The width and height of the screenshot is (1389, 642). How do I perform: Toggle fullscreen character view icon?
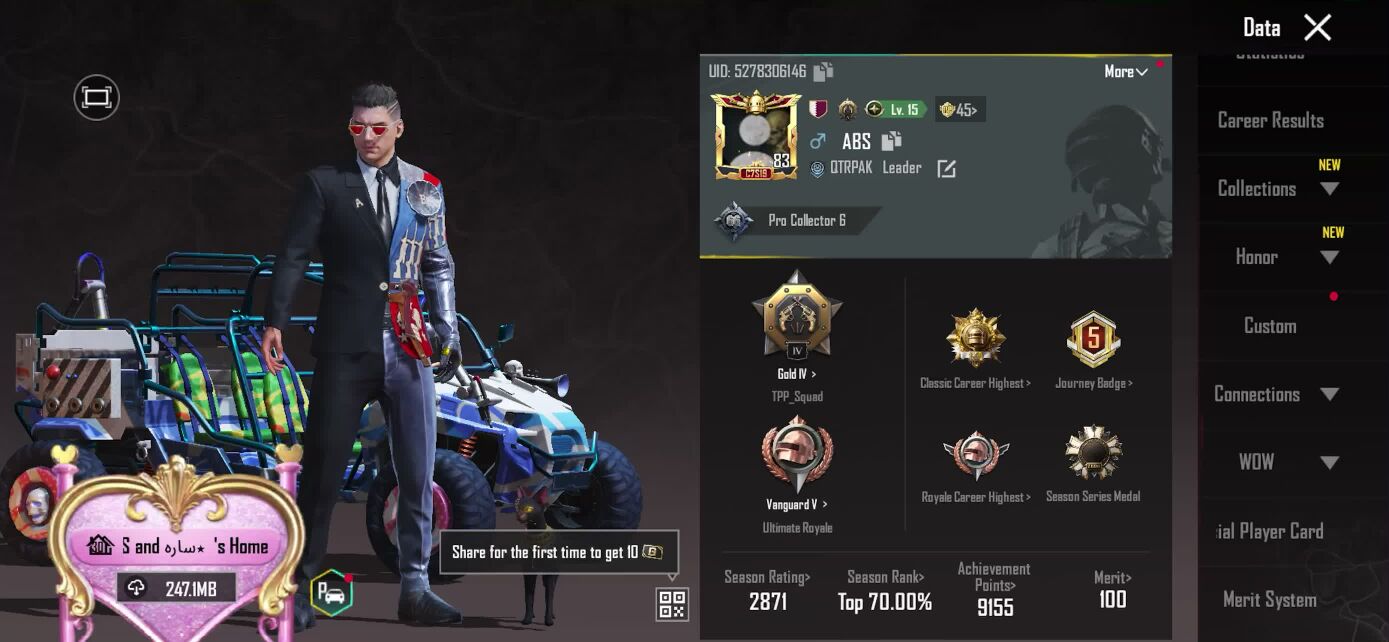96,97
